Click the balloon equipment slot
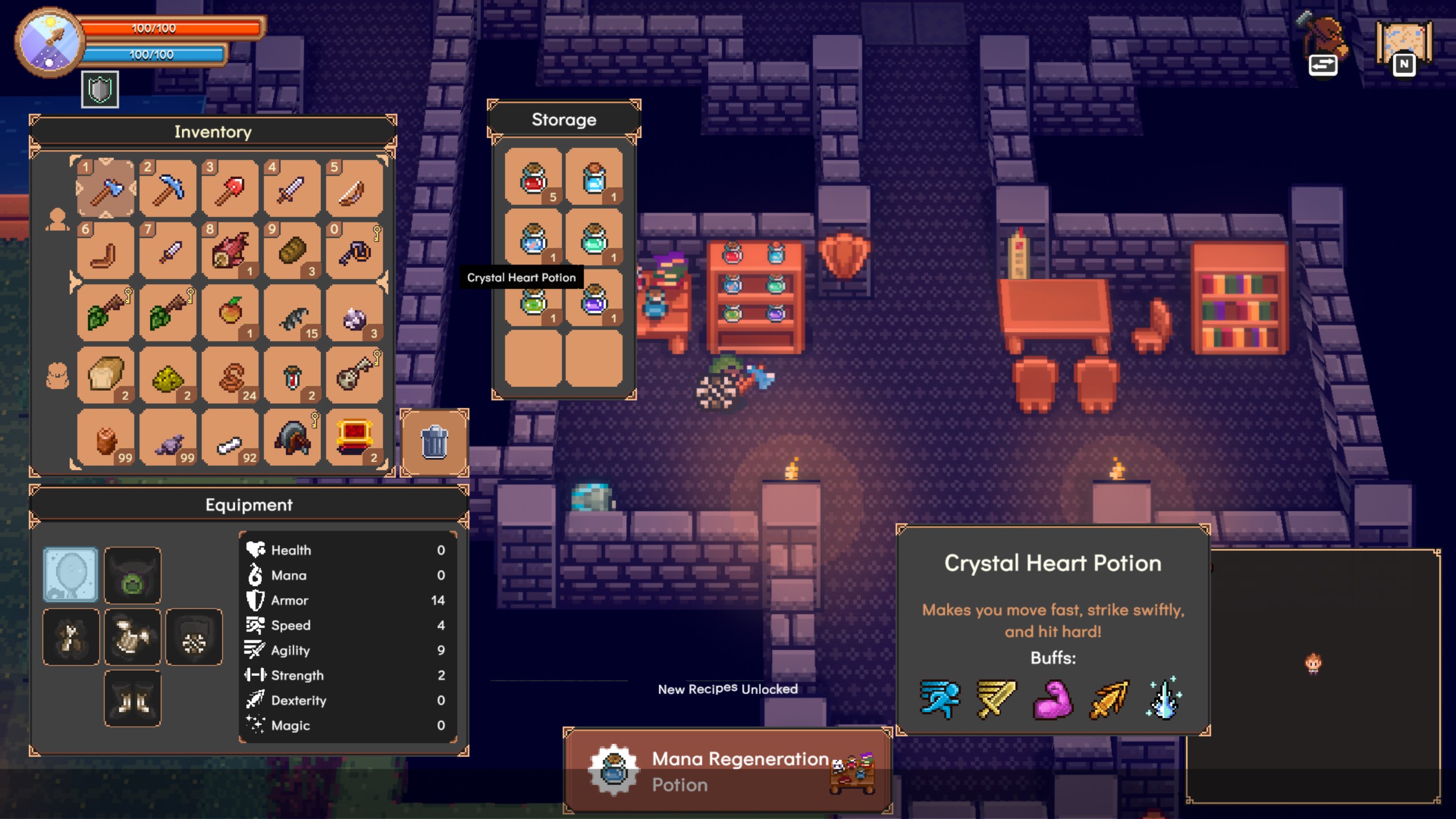The height and width of the screenshot is (819, 1456). (71, 574)
